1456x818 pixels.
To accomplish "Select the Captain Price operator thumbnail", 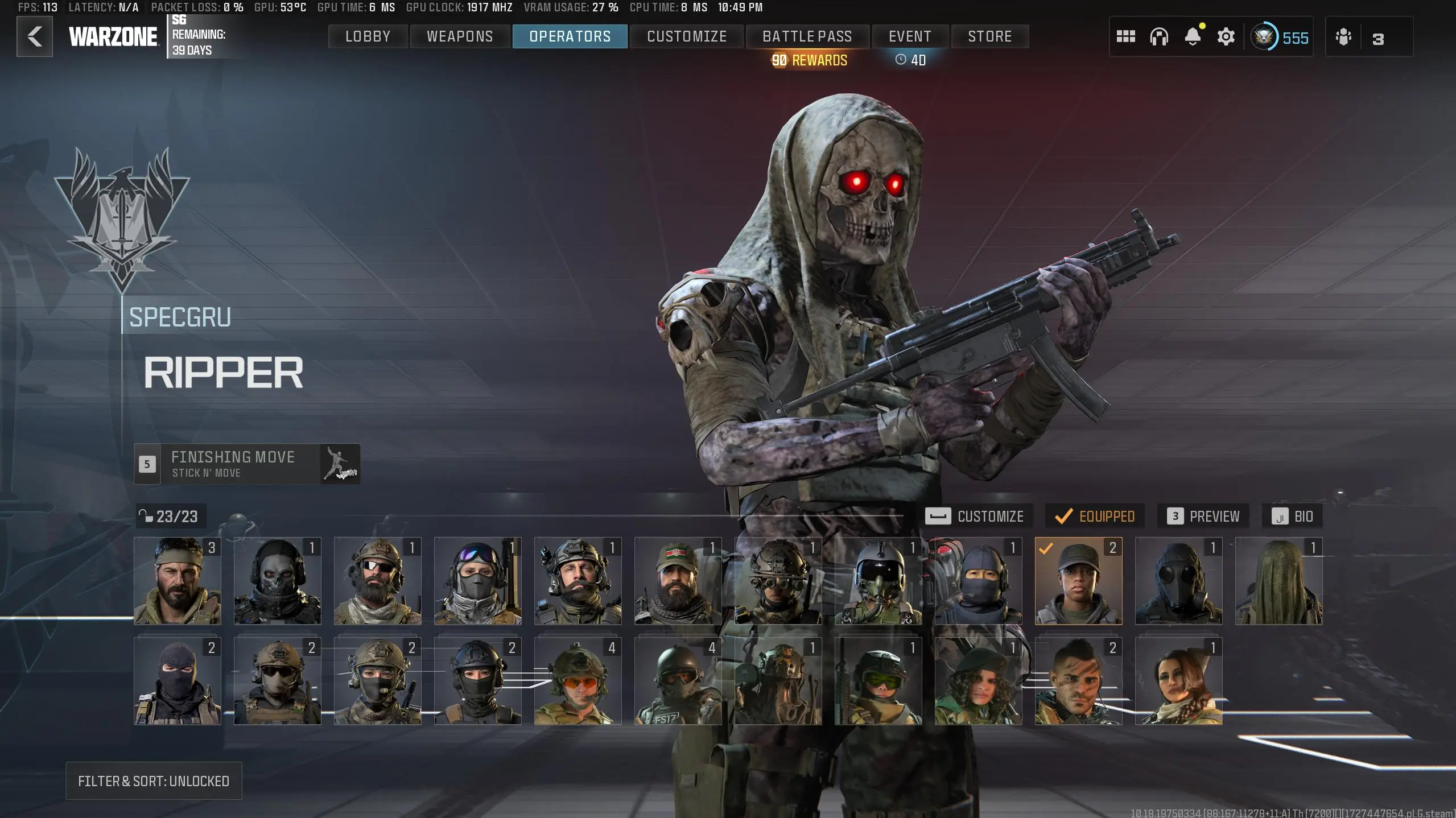I will 178,581.
